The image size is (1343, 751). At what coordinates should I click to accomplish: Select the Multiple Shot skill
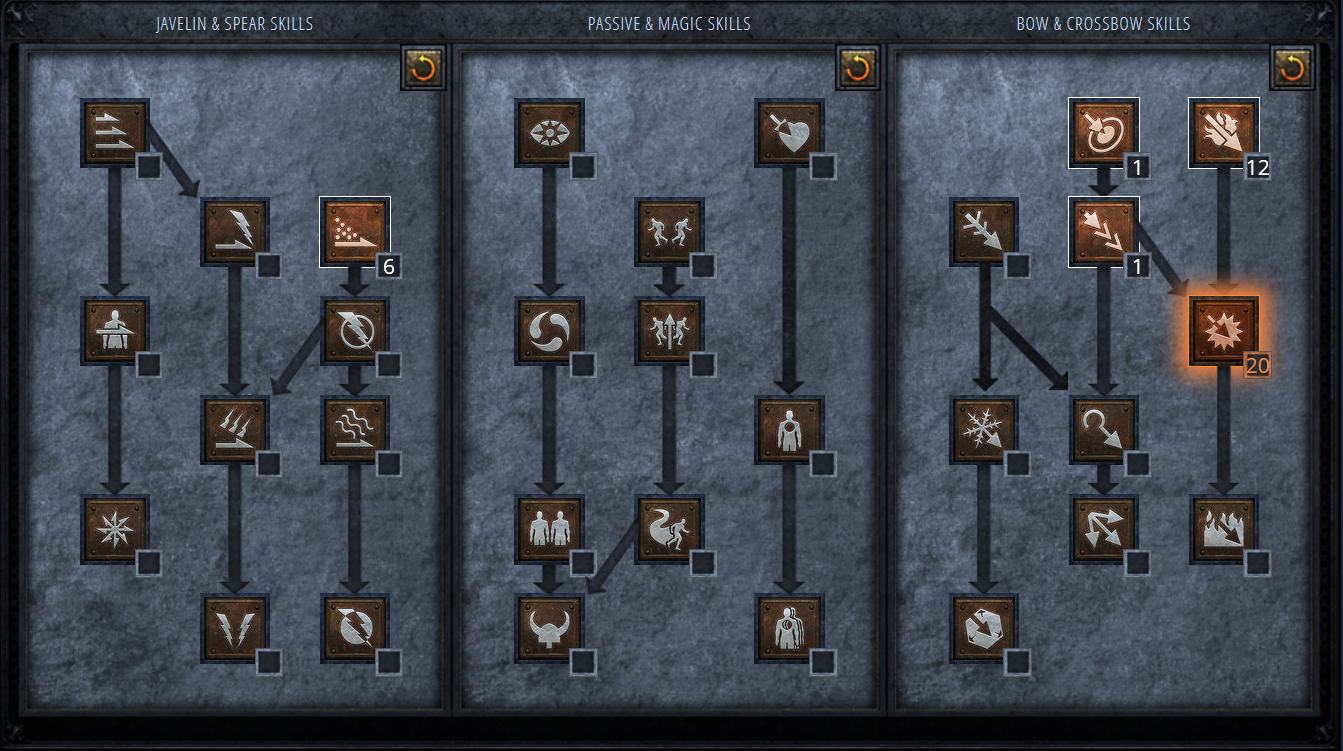point(1103,231)
